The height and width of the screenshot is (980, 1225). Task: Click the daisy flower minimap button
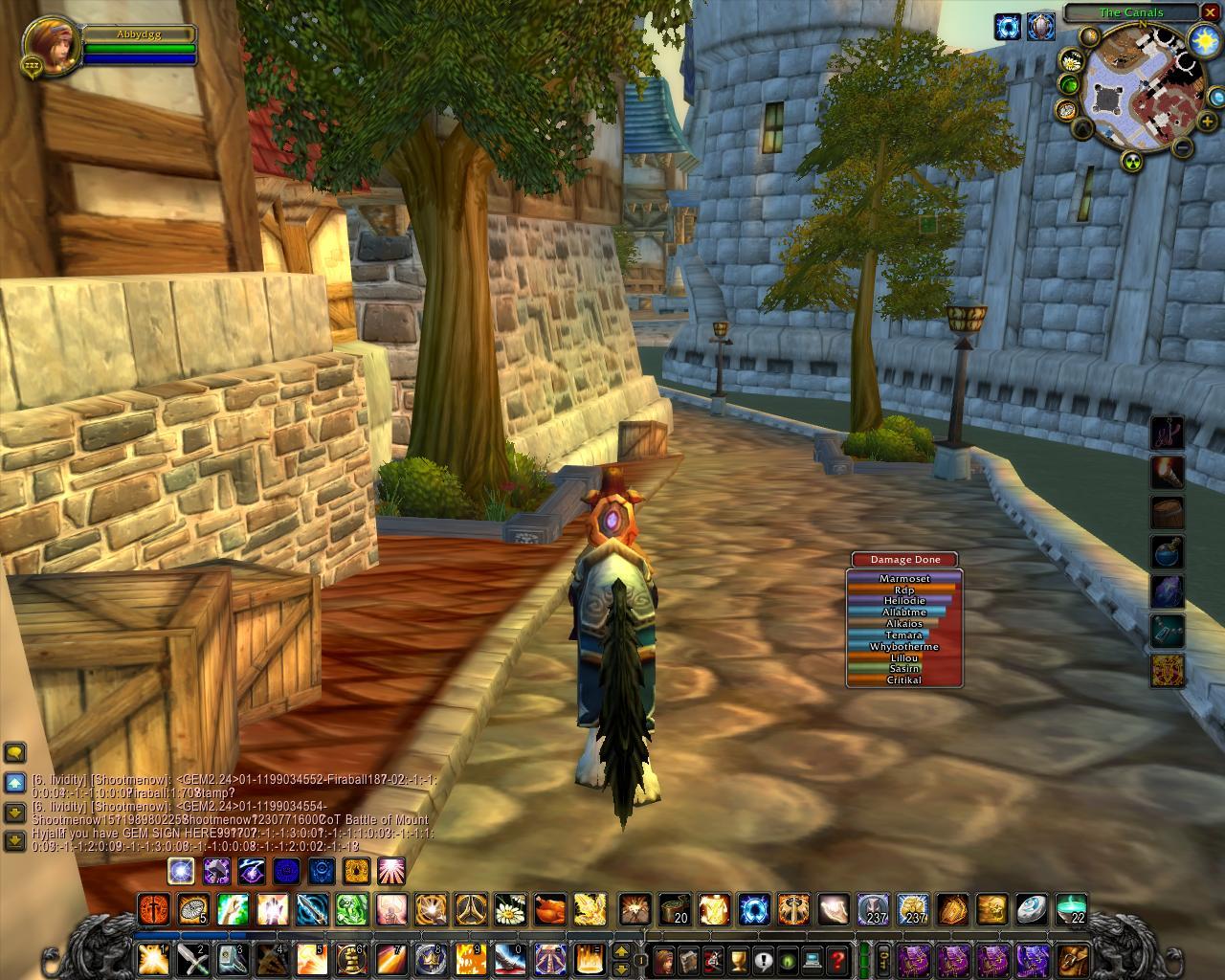pos(1072,61)
